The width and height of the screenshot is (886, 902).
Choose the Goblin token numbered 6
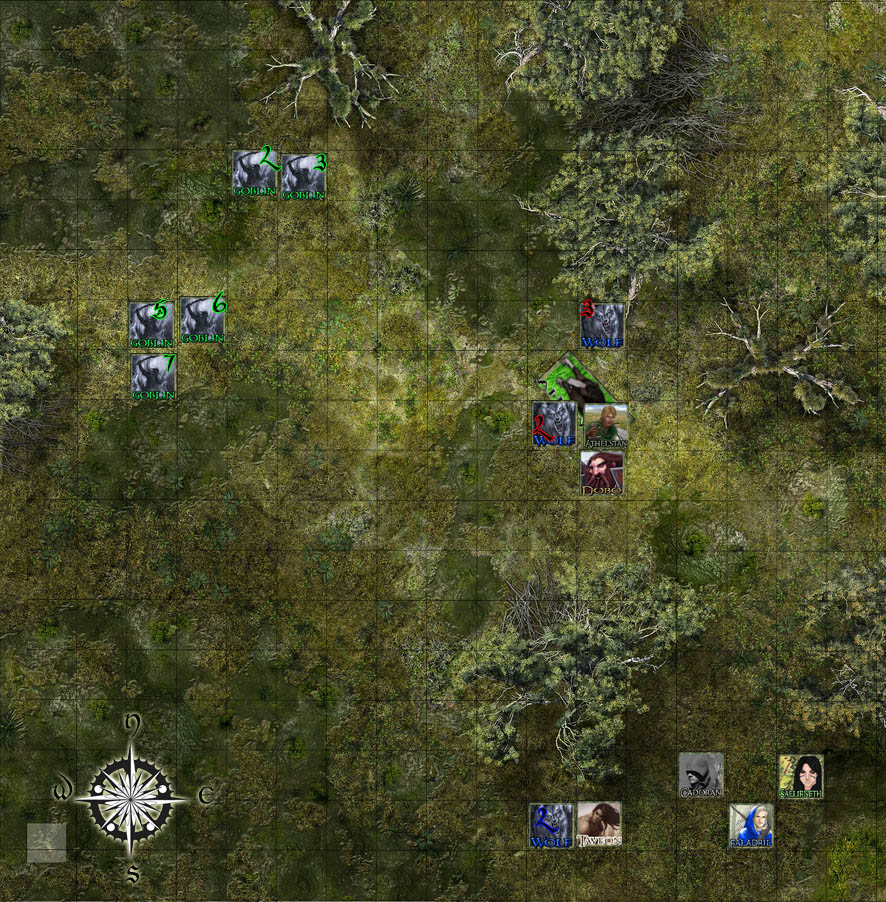202,319
